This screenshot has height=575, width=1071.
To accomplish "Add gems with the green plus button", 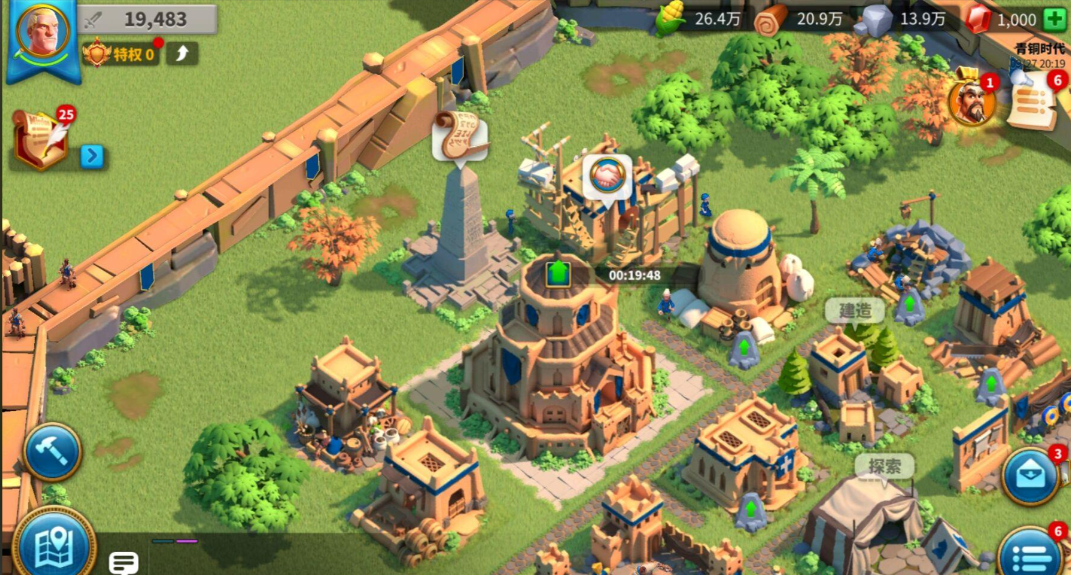I will (1054, 19).
